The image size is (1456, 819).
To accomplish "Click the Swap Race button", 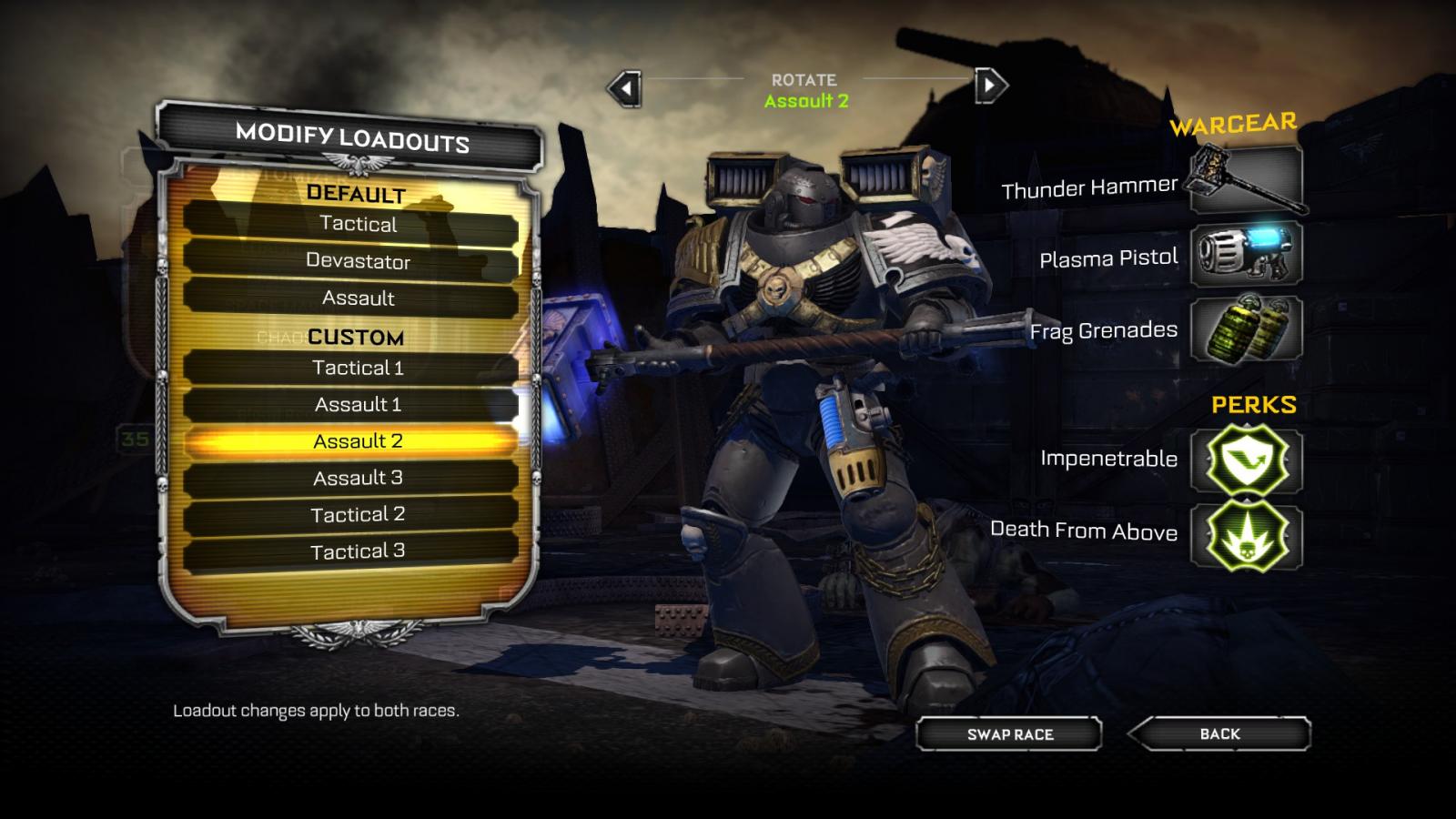I will [x=1009, y=734].
